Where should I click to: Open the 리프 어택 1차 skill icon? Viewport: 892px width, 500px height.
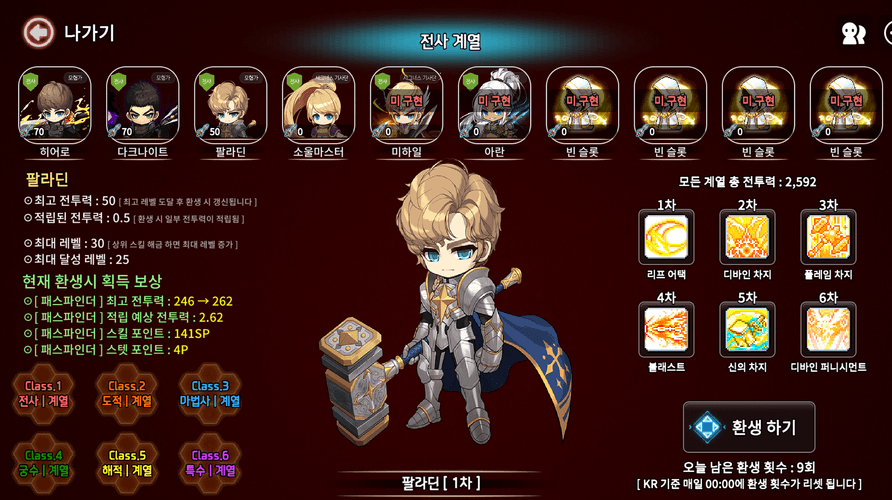658,237
